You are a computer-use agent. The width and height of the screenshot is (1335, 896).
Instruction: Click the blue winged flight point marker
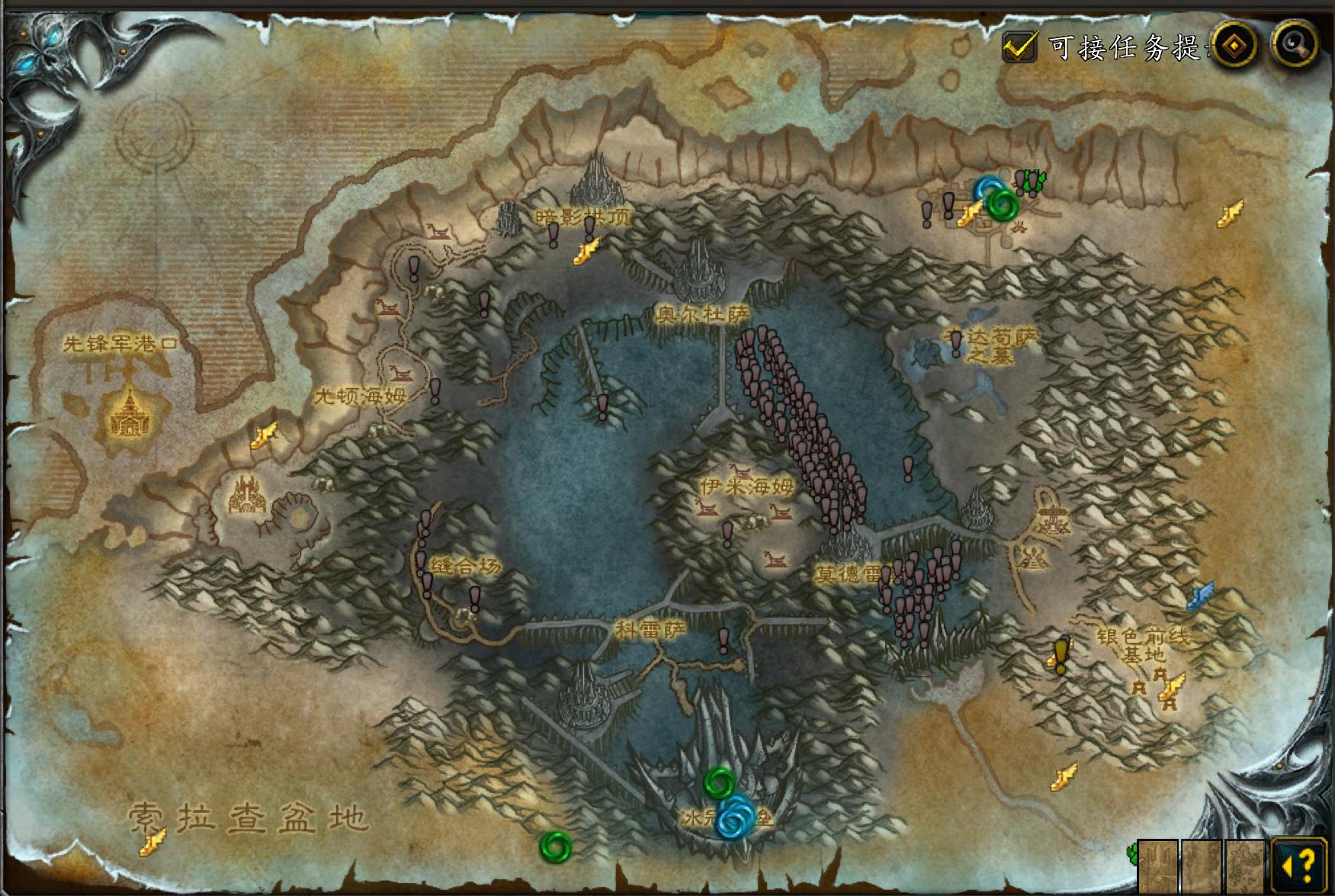pos(1200,595)
